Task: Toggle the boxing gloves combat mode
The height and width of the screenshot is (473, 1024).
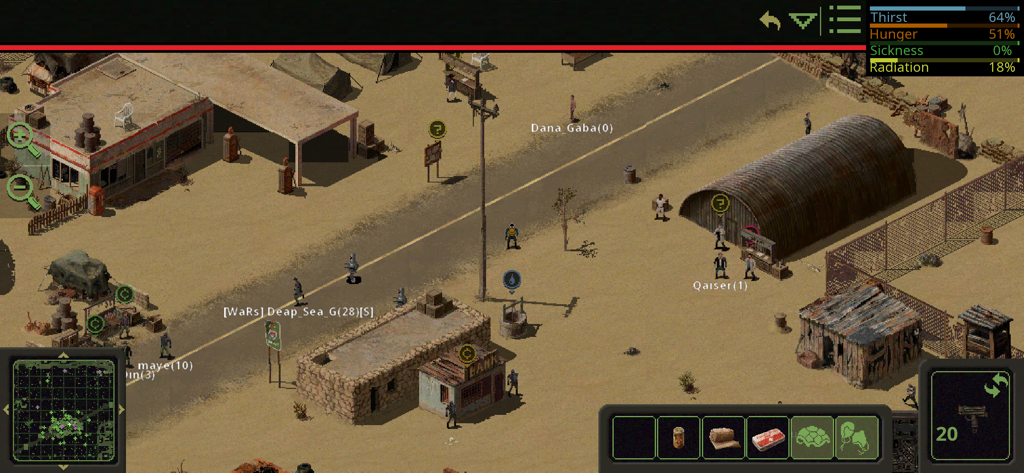Action: coord(857,438)
